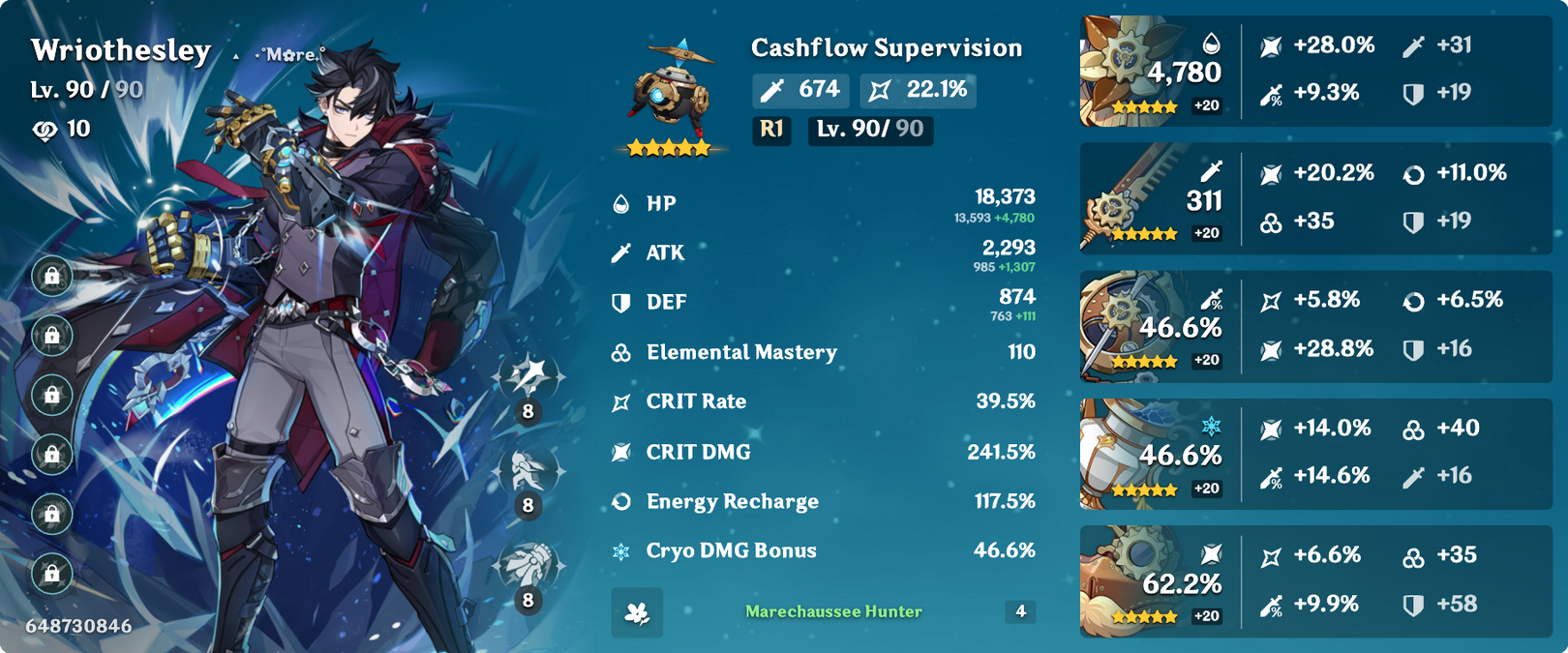This screenshot has width=1568, height=653.
Task: Open the topmost talent icon above the character's legs
Action: point(528,377)
